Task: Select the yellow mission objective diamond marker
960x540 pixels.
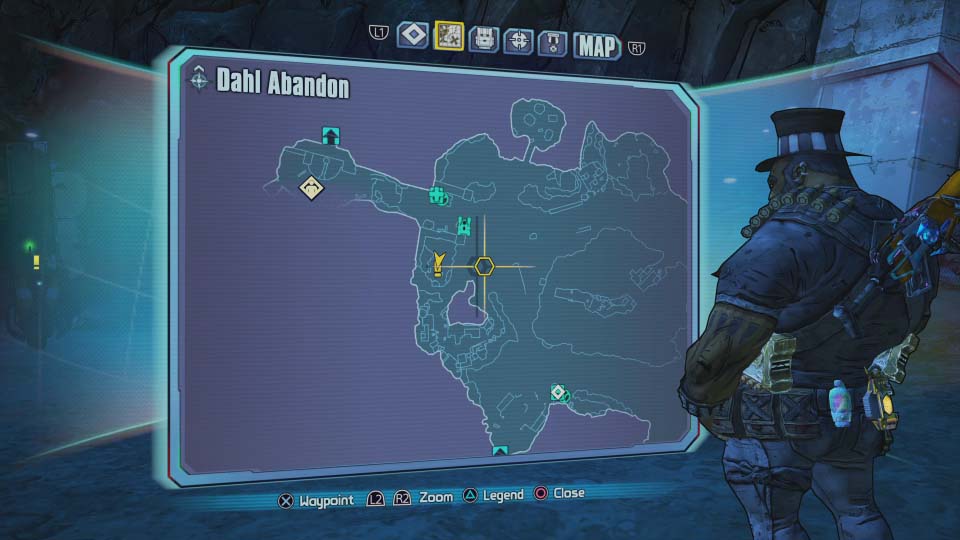Action: 313,187
